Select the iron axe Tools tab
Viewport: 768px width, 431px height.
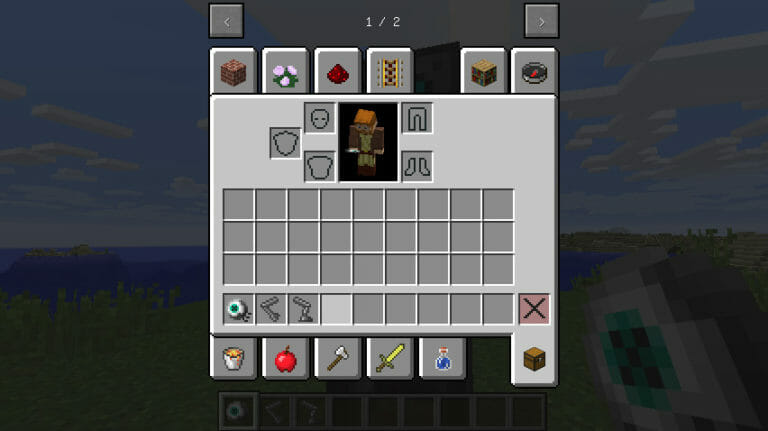point(337,357)
